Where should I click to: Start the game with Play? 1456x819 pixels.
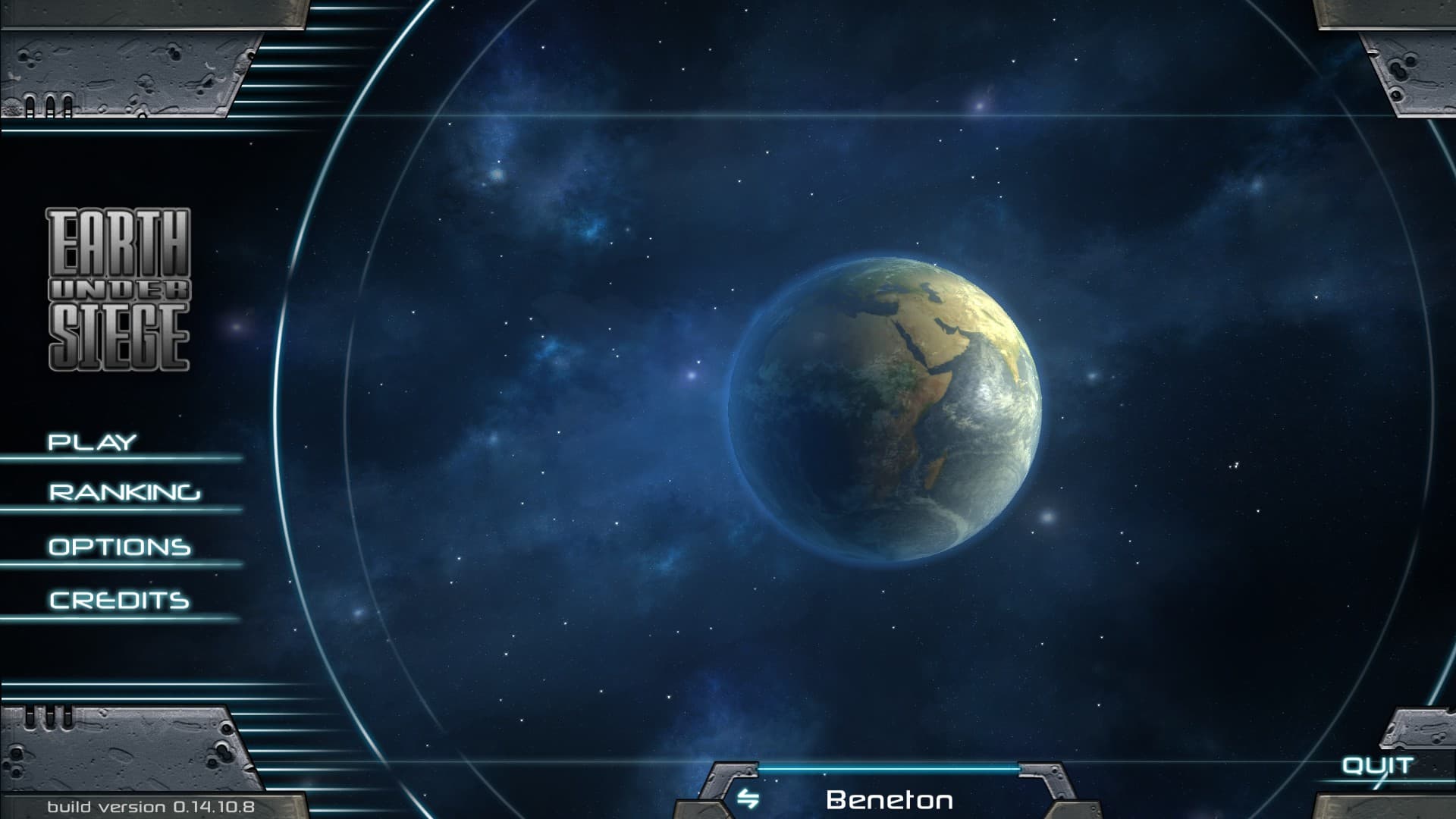[x=93, y=442]
